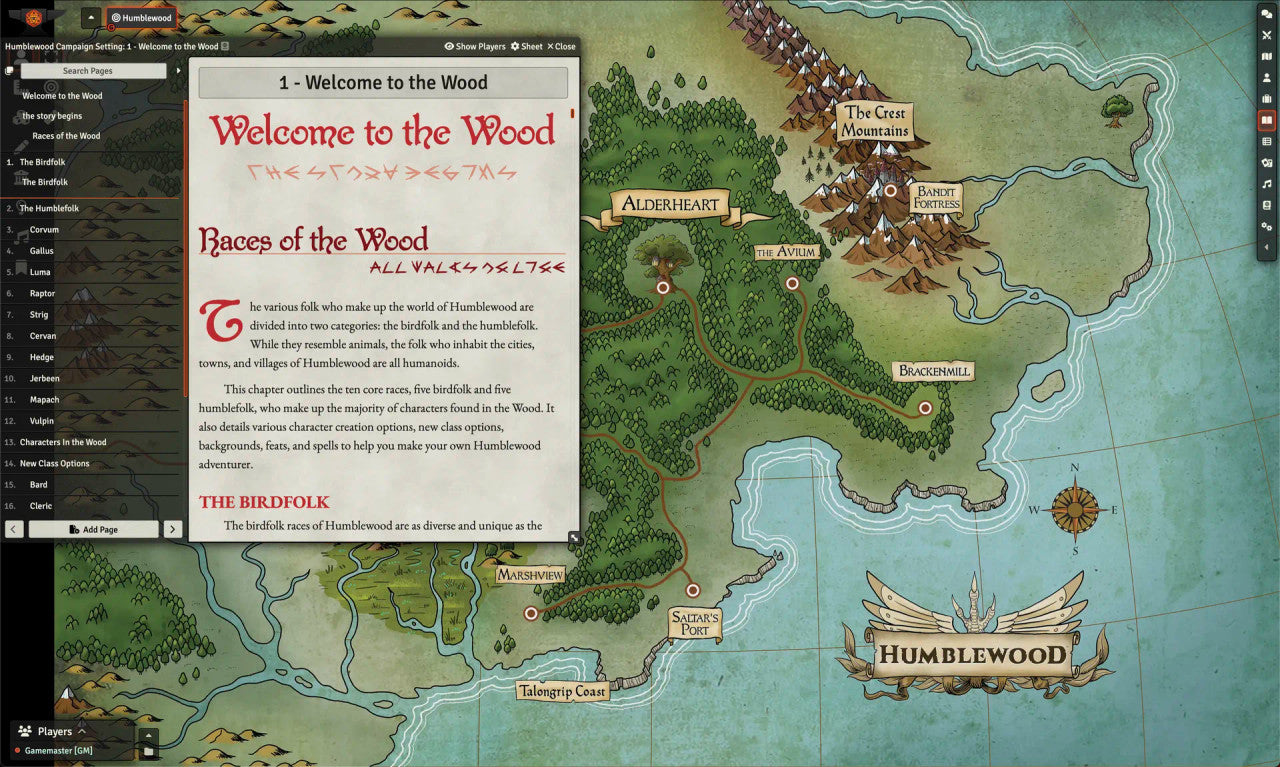Open the journal Sheet settings
This screenshot has height=767, width=1280.
click(x=526, y=47)
